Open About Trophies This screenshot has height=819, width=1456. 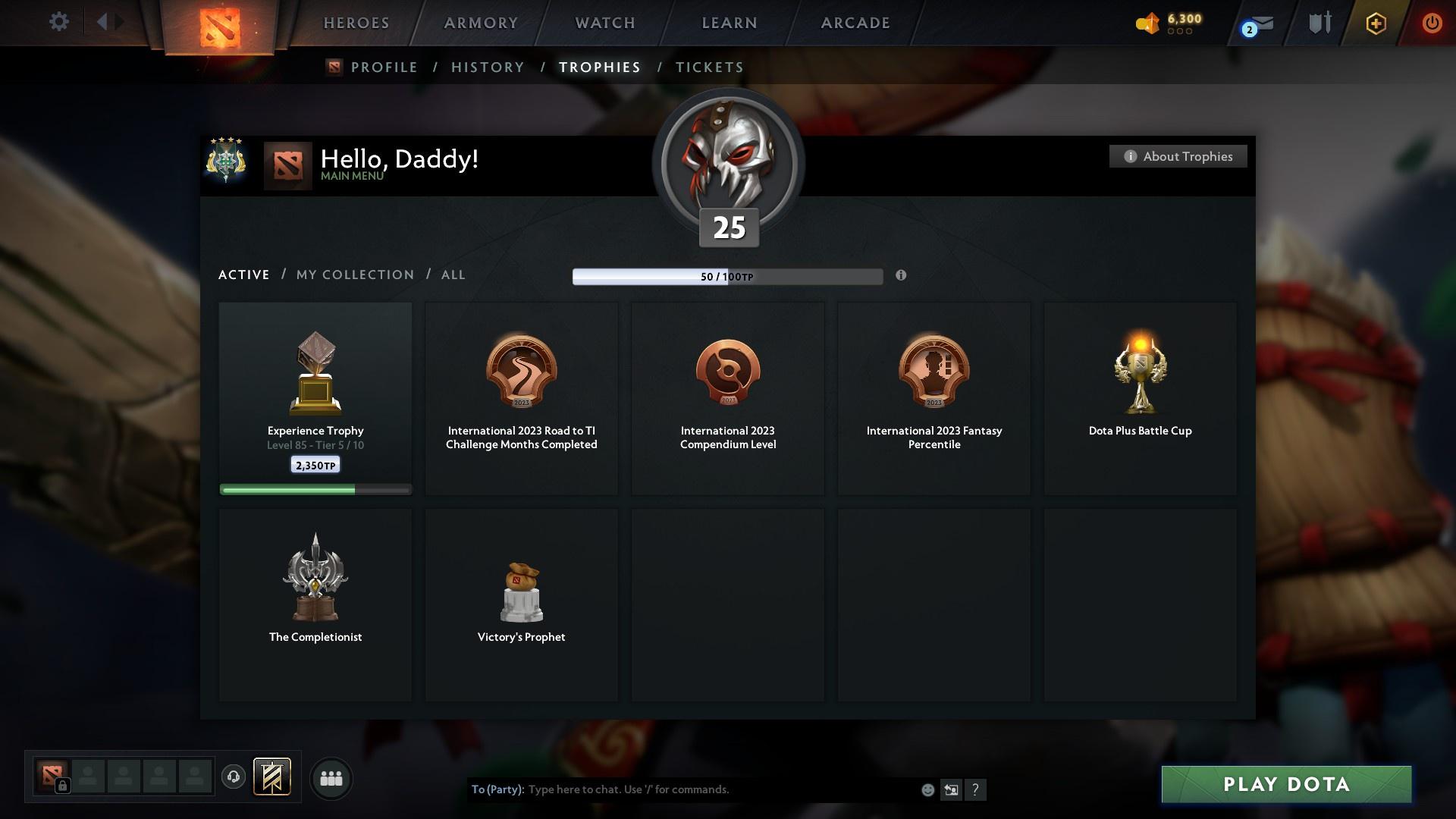pyautogui.click(x=1178, y=156)
